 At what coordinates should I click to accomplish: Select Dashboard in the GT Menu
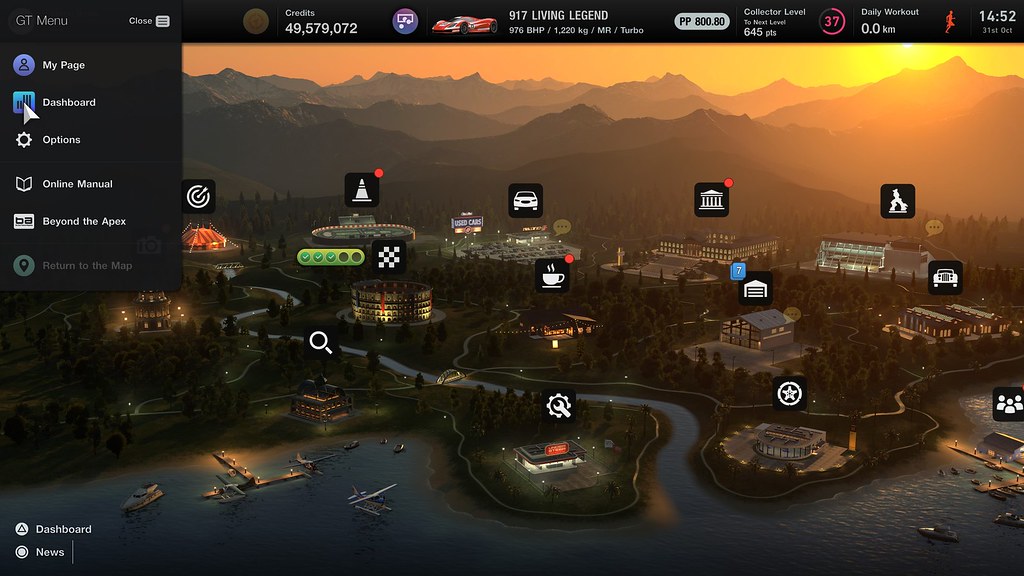68,102
